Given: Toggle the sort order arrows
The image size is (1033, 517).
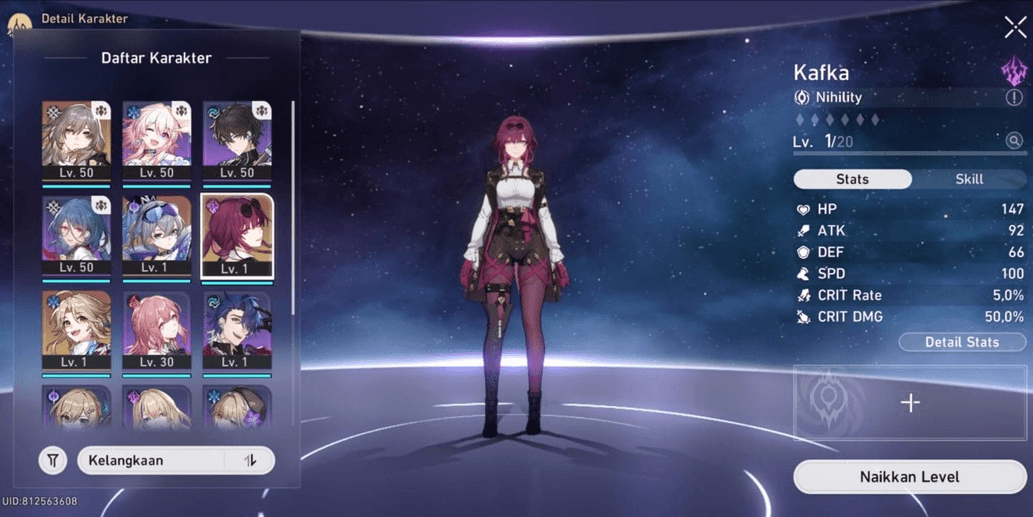Looking at the screenshot, I should click(250, 461).
